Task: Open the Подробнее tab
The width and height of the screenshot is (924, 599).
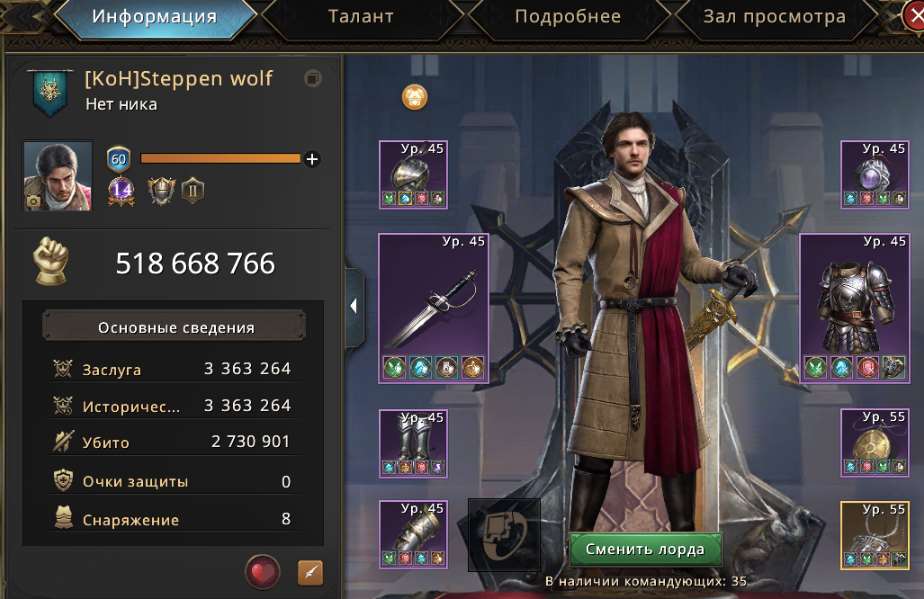Action: pyautogui.click(x=567, y=17)
